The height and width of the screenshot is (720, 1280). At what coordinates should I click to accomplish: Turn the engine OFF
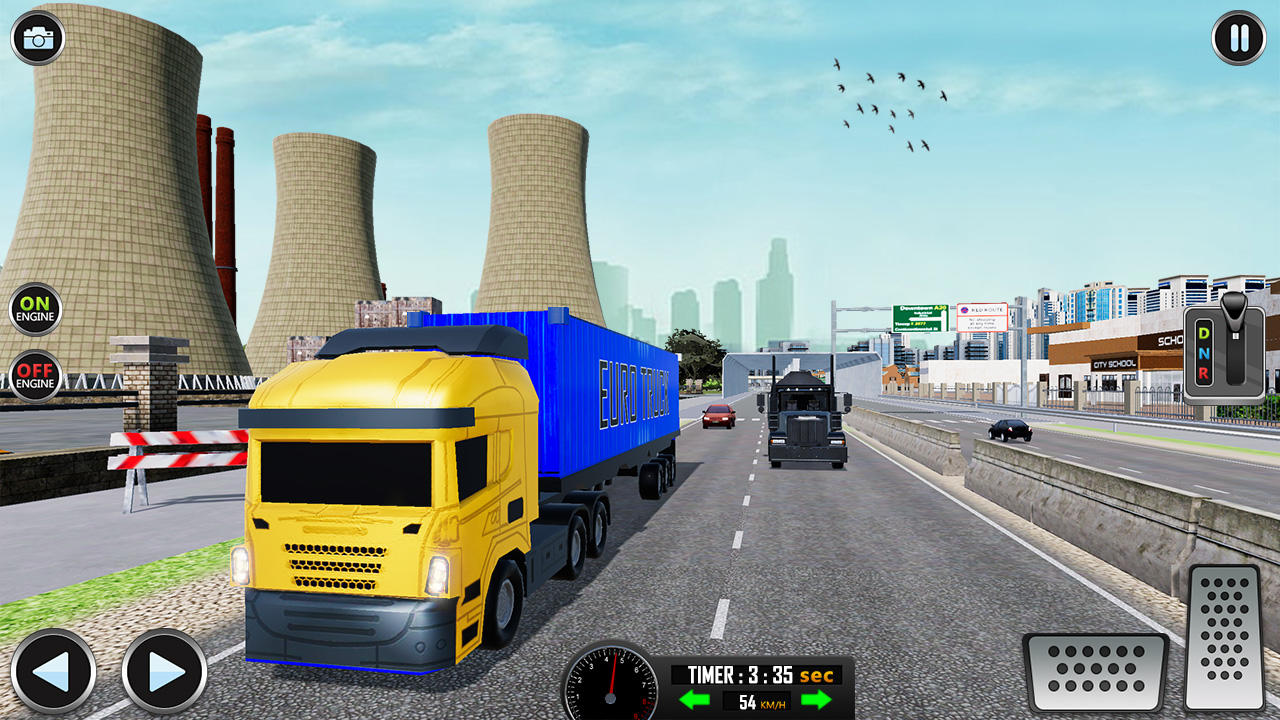[x=36, y=377]
